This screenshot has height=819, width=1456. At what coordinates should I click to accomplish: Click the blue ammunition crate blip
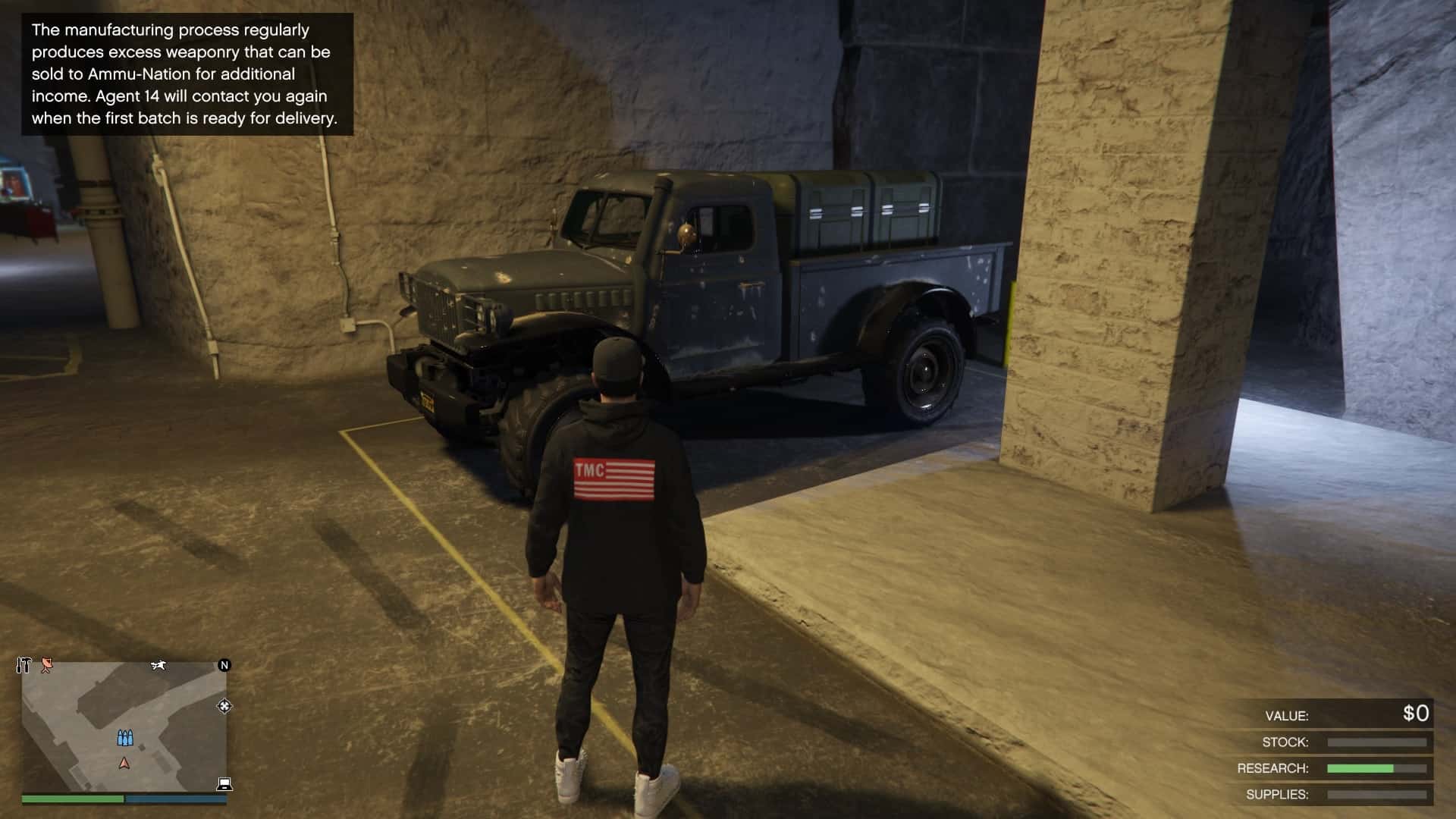coord(125,737)
